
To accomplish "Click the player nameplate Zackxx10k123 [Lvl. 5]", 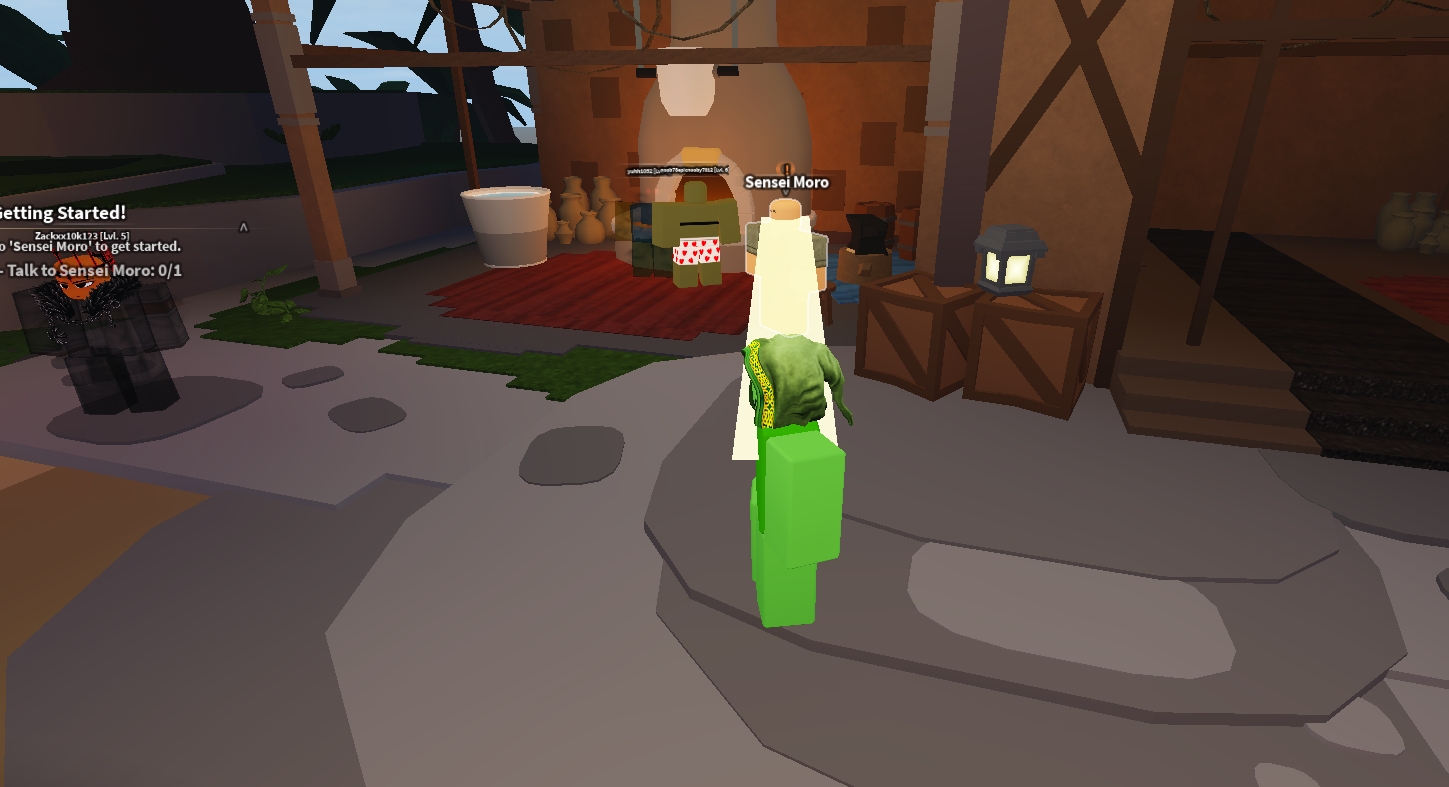I will [x=82, y=236].
